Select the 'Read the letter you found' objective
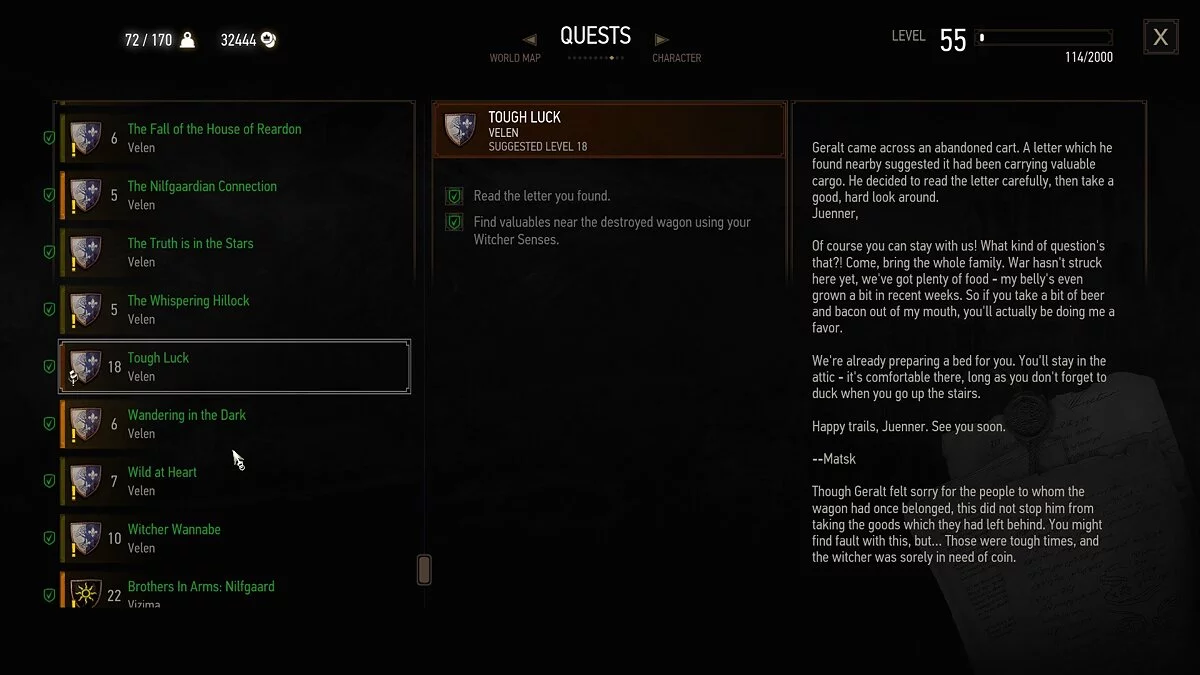The image size is (1200, 675). 541,196
